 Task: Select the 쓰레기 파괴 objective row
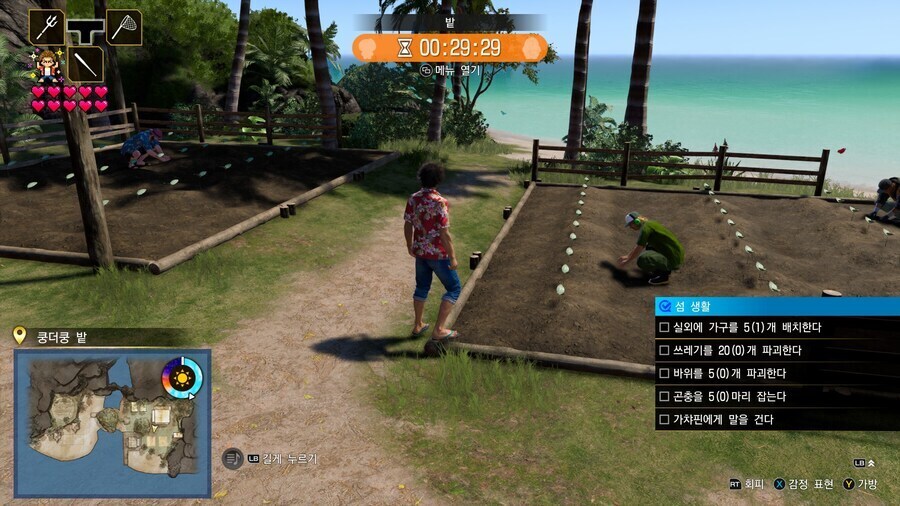pyautogui.click(x=777, y=351)
